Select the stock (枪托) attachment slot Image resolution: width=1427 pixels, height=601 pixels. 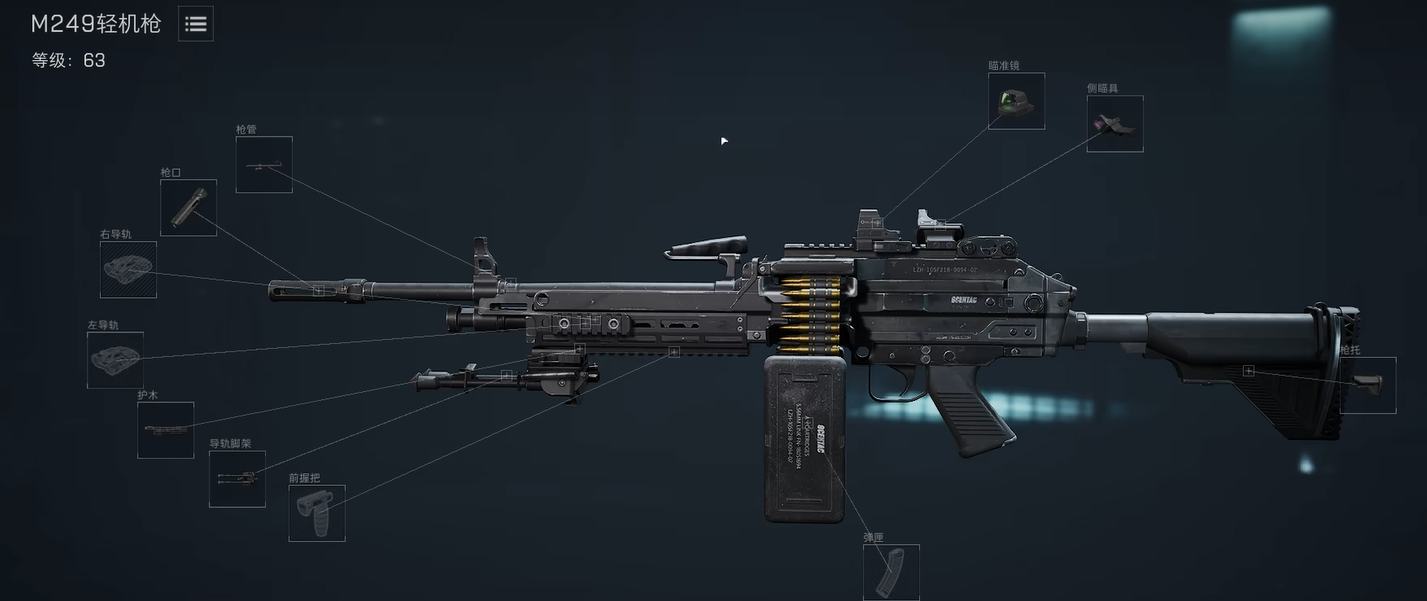[1368, 385]
